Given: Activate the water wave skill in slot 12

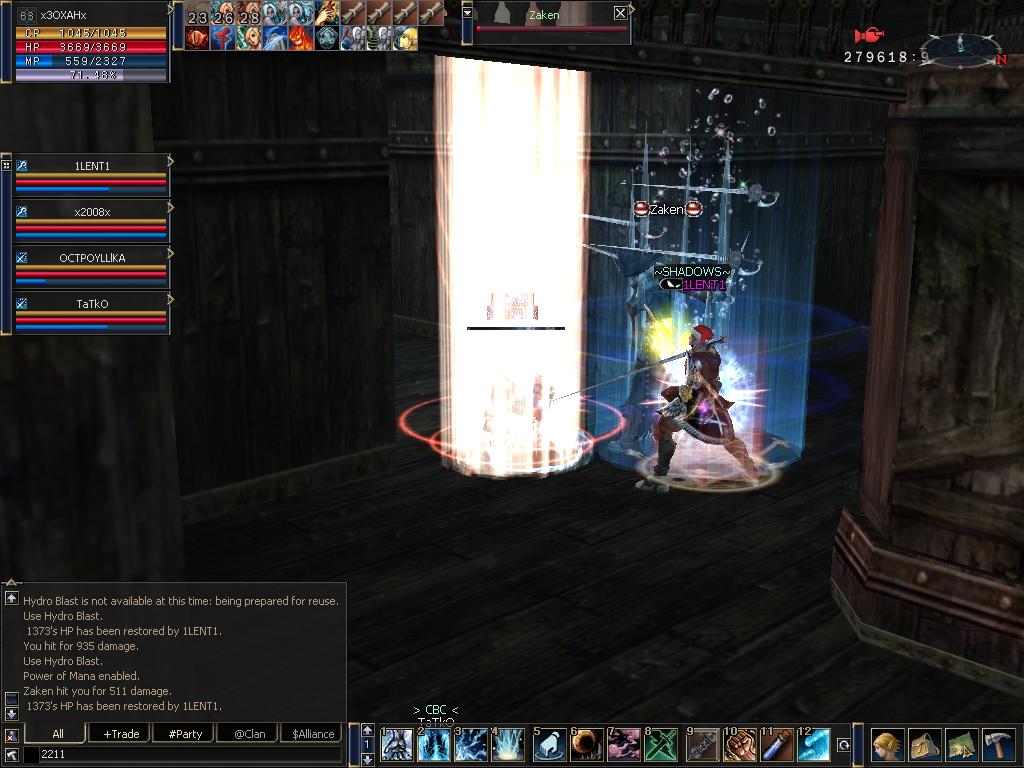Looking at the screenshot, I should click(x=814, y=746).
